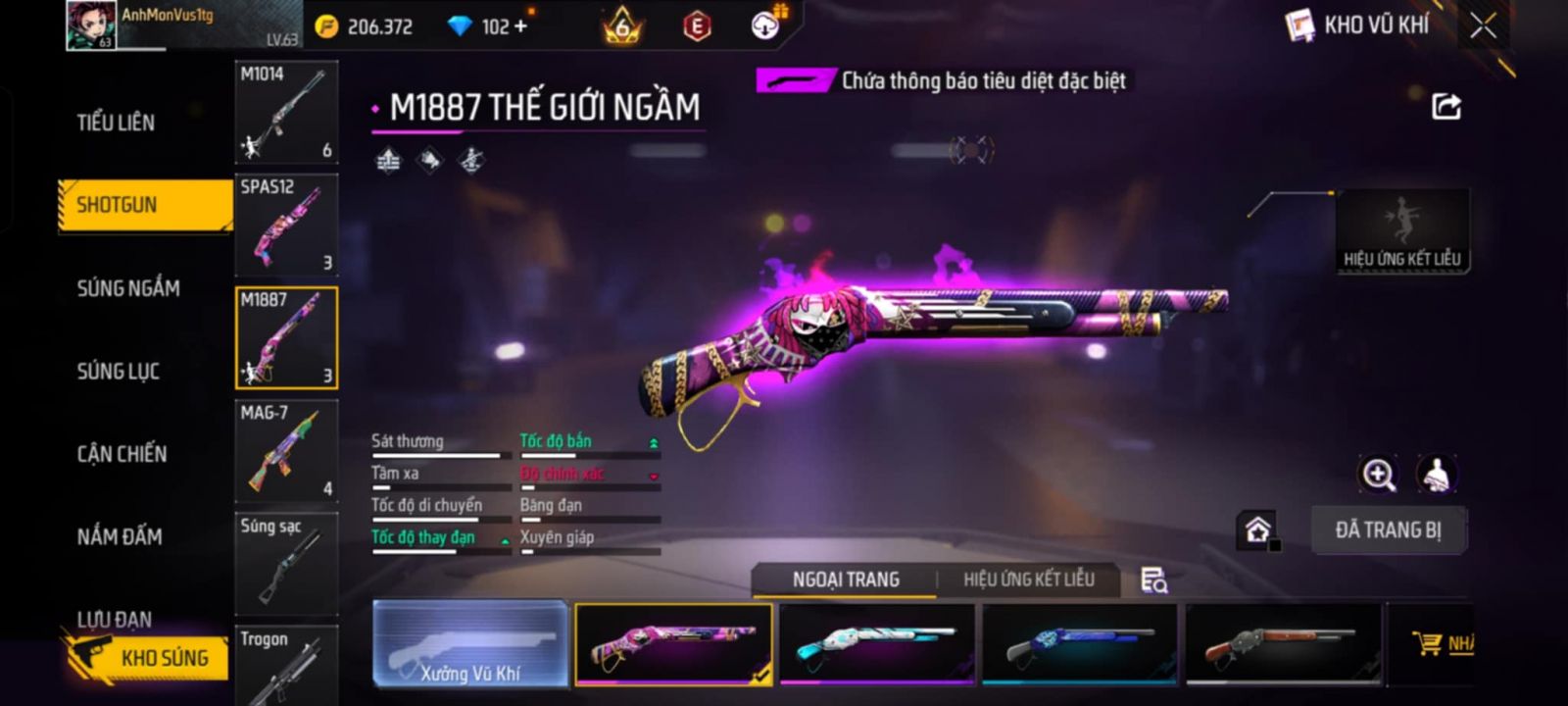Switch to the Tiểu Liên category
1568x706 pixels.
coord(116,123)
